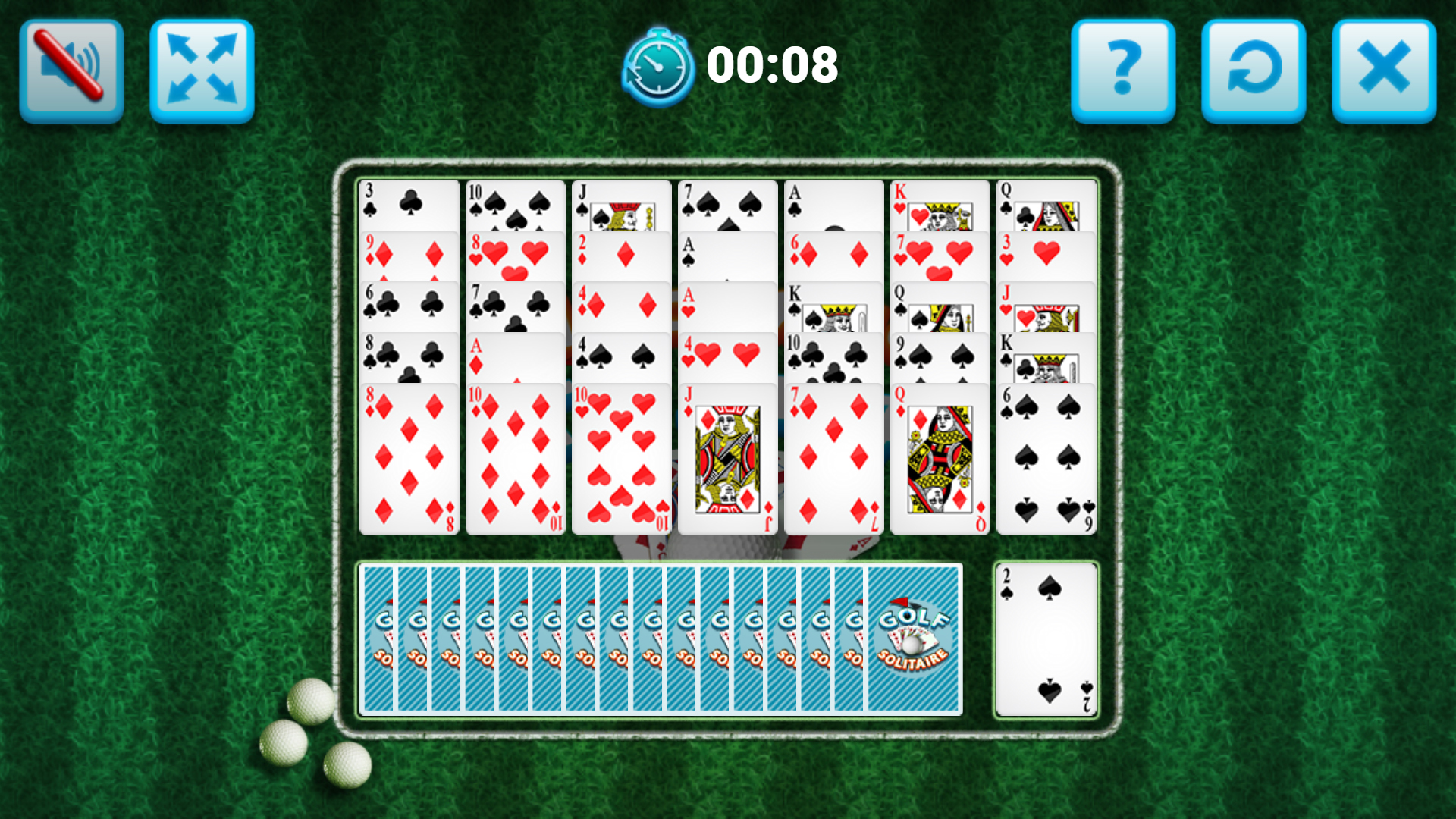
Task: Click the 00:08 timer display
Action: tap(773, 67)
